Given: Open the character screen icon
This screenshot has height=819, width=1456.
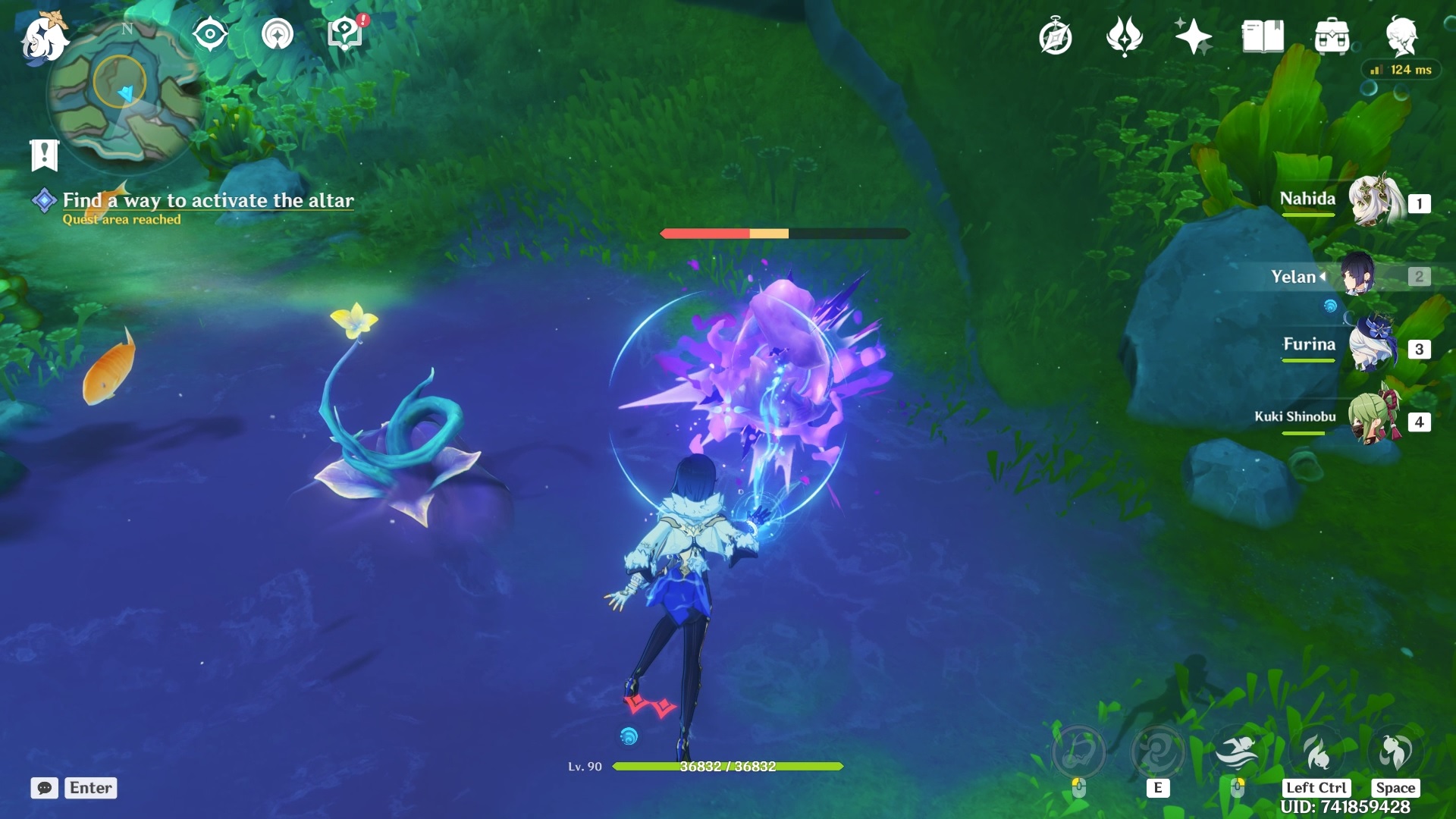Looking at the screenshot, I should click(x=1404, y=36).
